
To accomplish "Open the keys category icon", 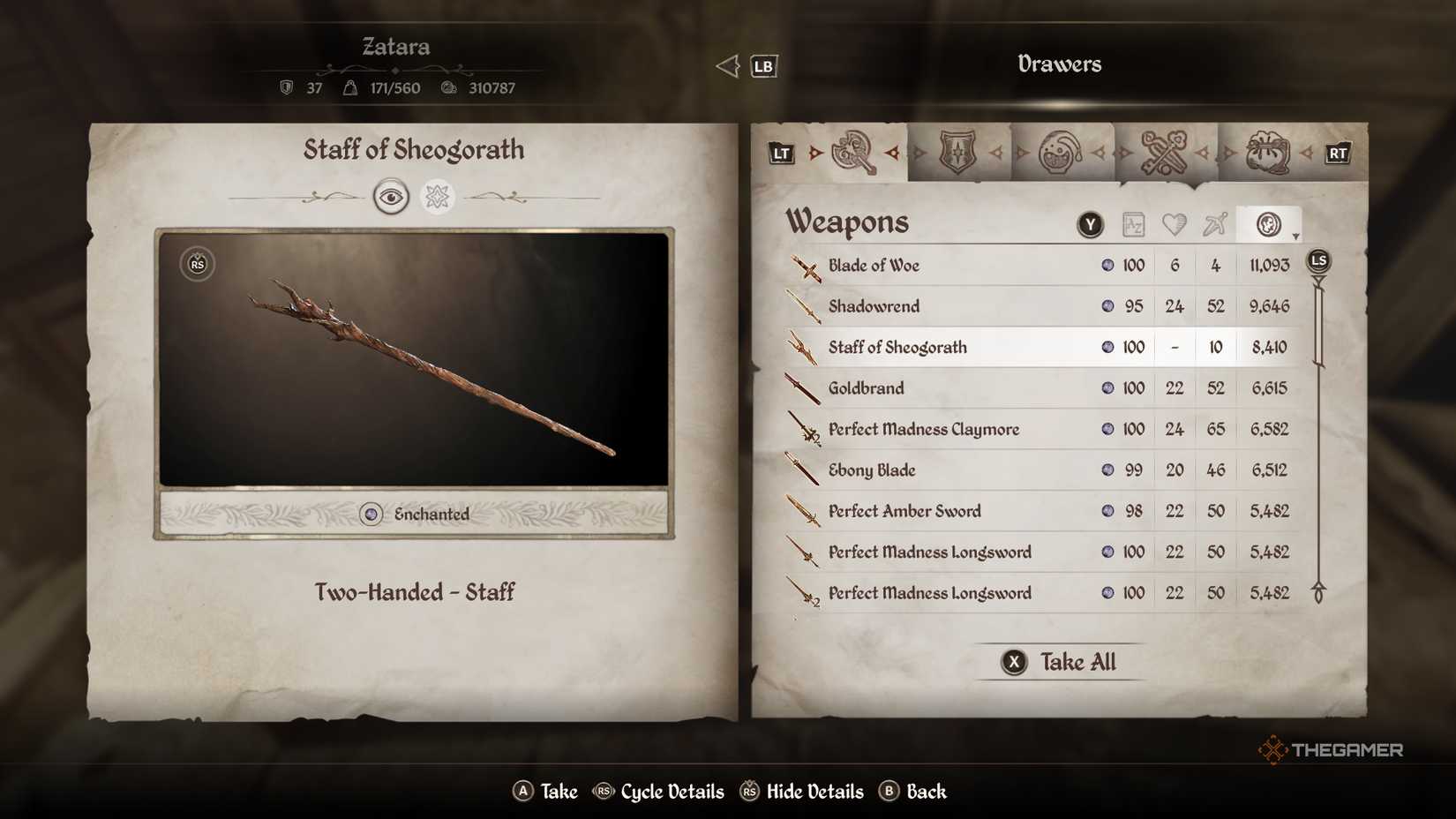I will point(1167,152).
